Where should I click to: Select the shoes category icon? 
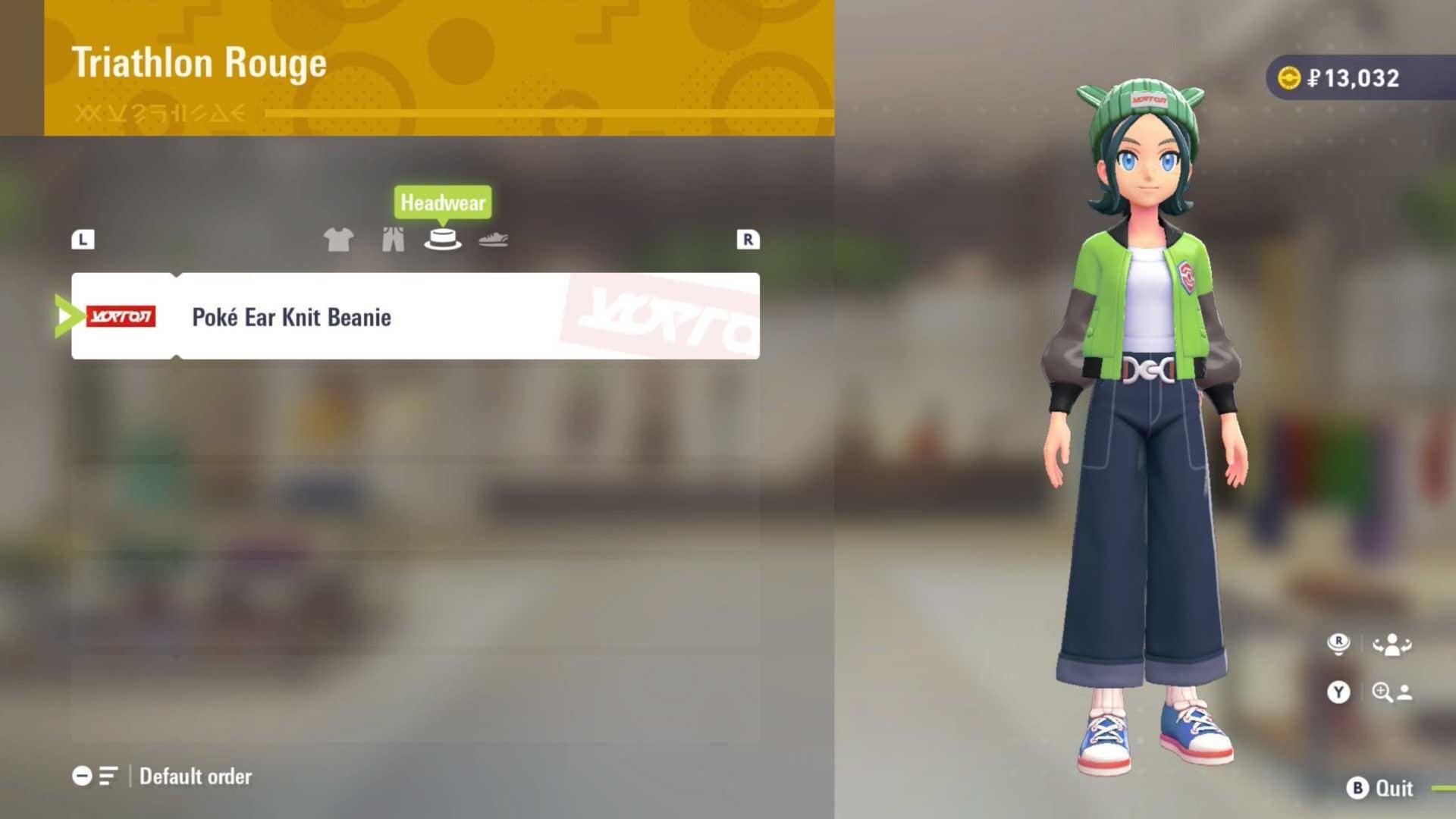point(494,239)
